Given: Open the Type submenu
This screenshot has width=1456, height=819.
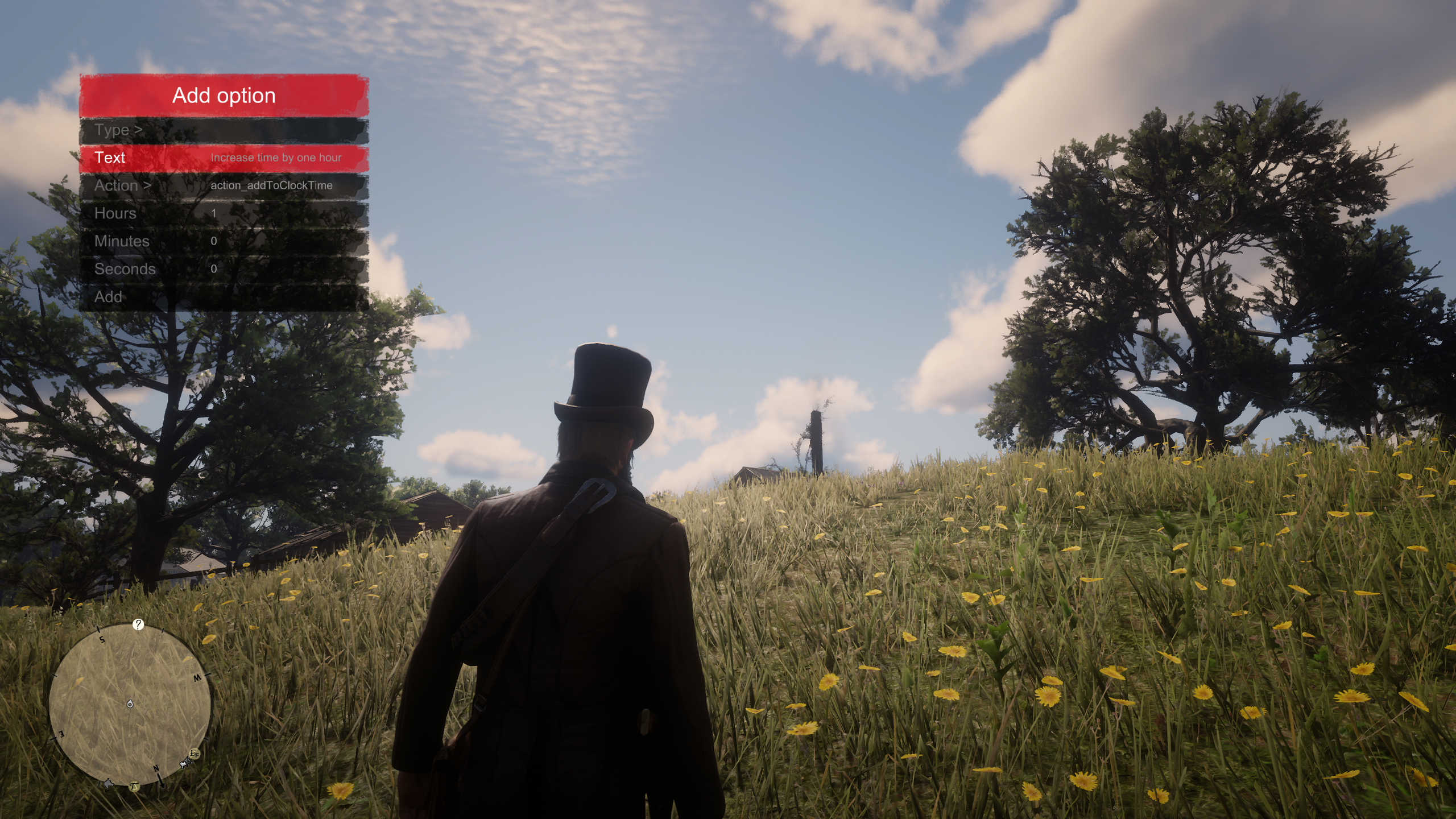Looking at the screenshot, I should pyautogui.click(x=223, y=130).
